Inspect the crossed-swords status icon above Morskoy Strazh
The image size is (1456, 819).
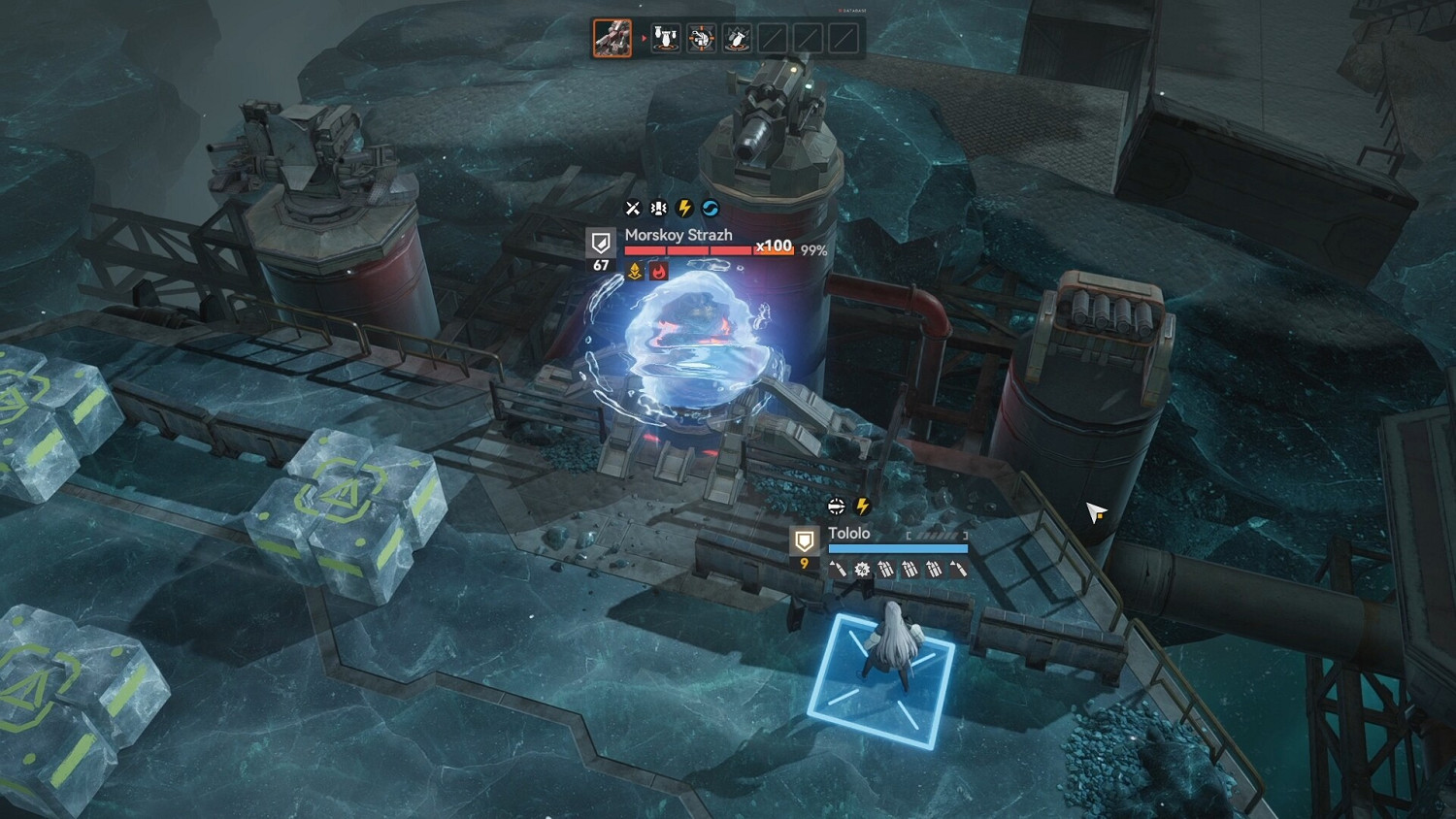coord(632,208)
